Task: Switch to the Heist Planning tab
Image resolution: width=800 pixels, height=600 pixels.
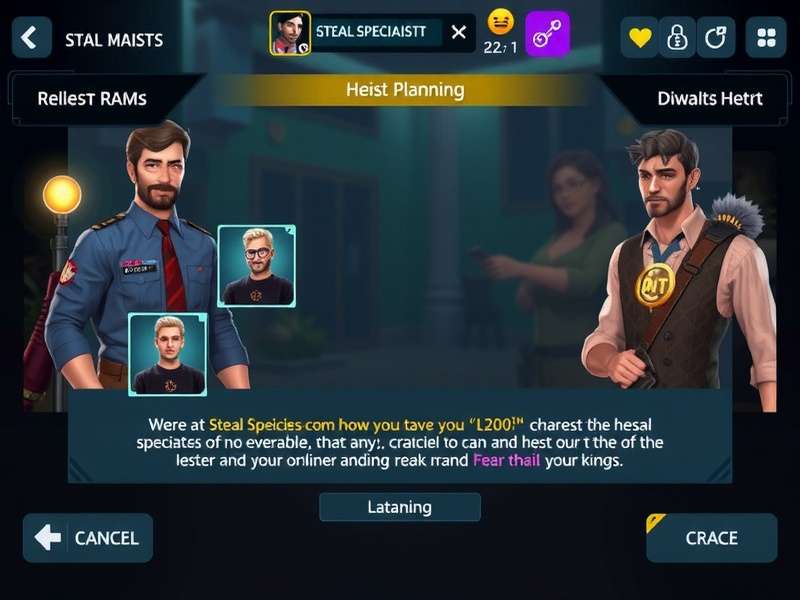Action: pos(405,90)
